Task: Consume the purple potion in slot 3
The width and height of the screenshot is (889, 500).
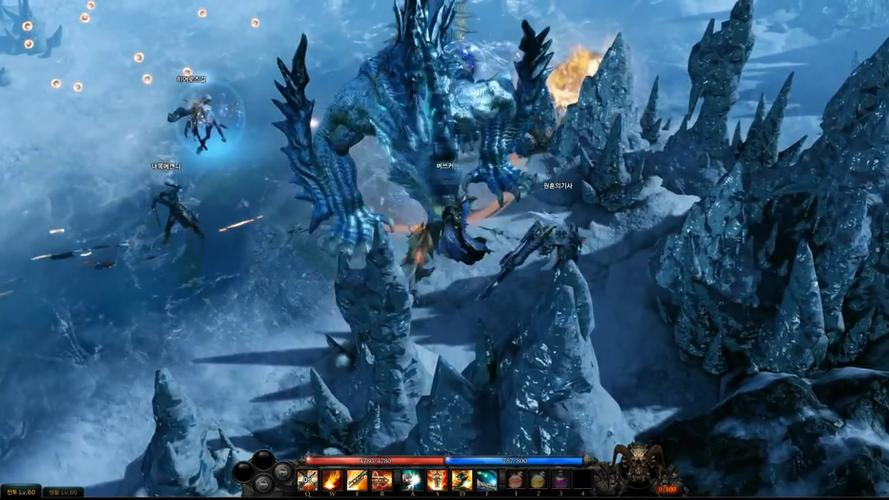Action: [x=560, y=480]
